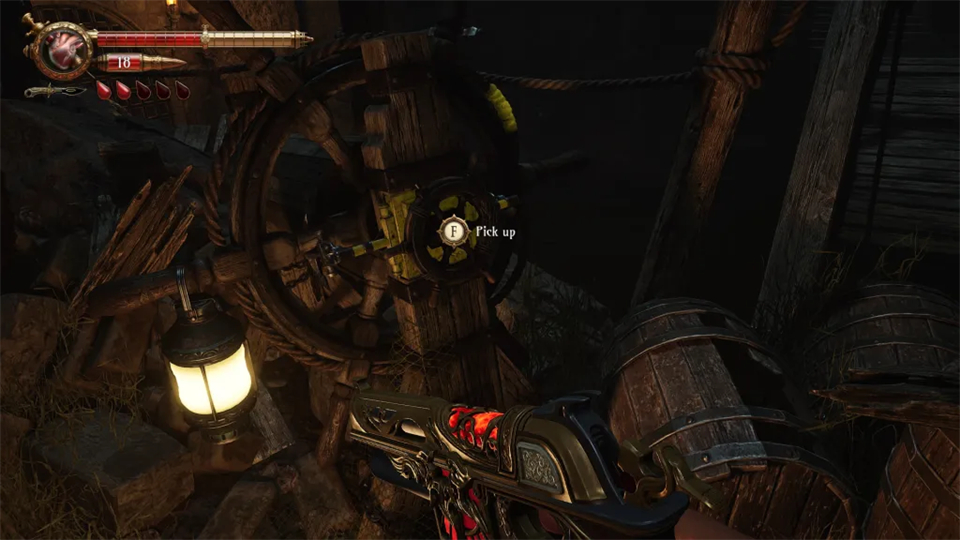Select the dagger weapon icon
This screenshot has width=960, height=540.
pyautogui.click(x=55, y=92)
